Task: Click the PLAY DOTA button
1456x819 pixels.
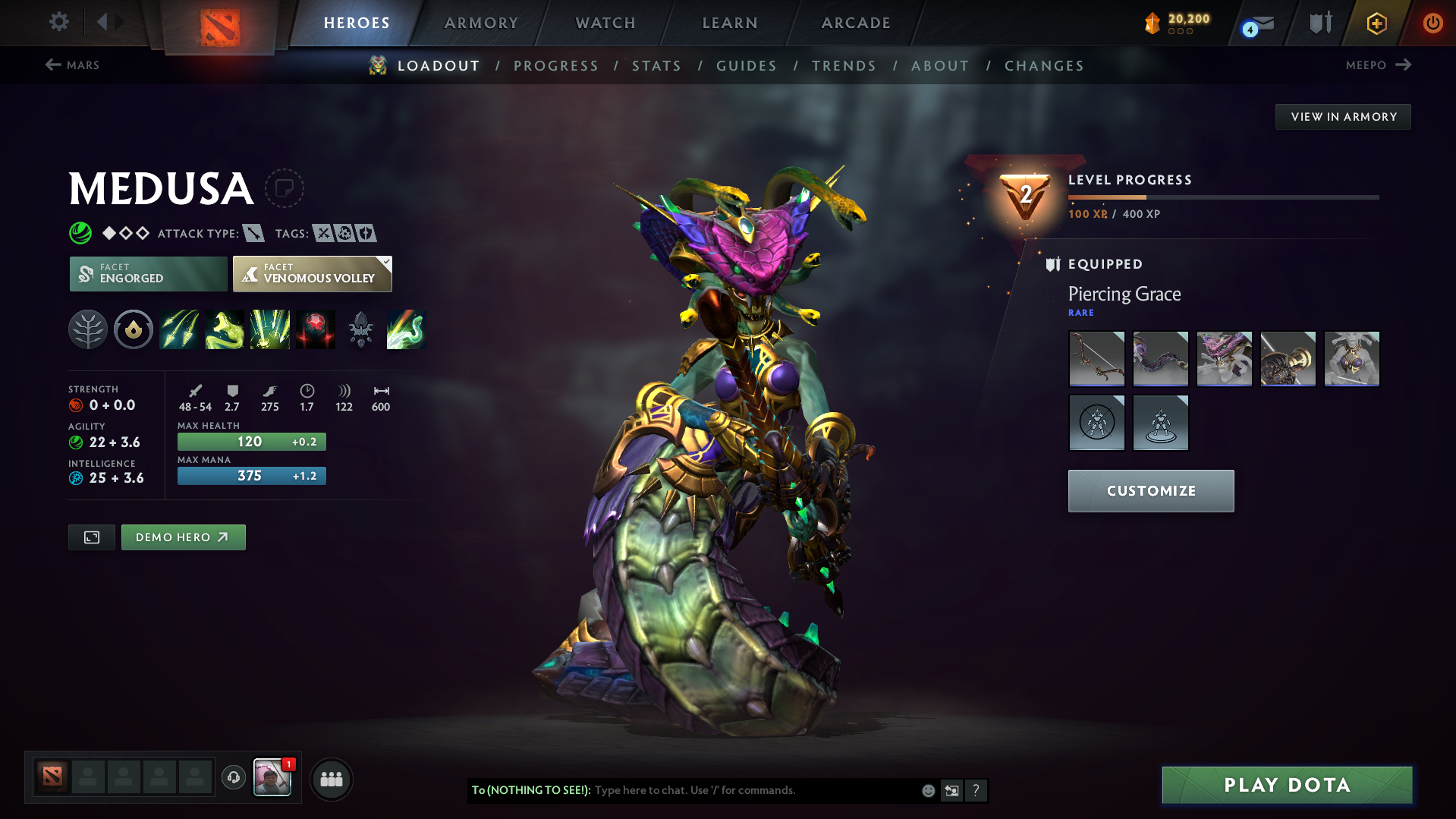Action: coord(1285,785)
